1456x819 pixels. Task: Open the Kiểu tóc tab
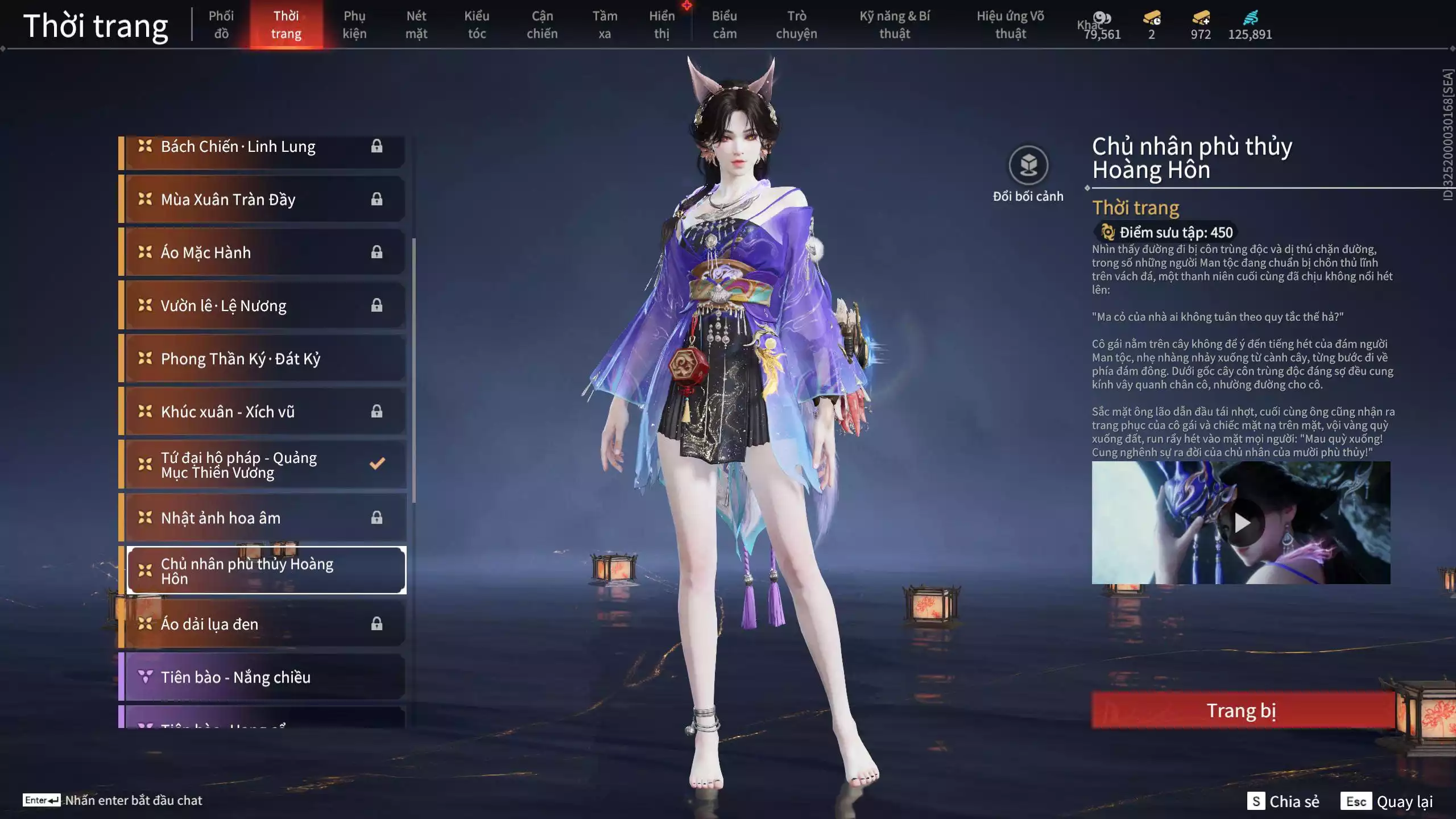click(477, 24)
